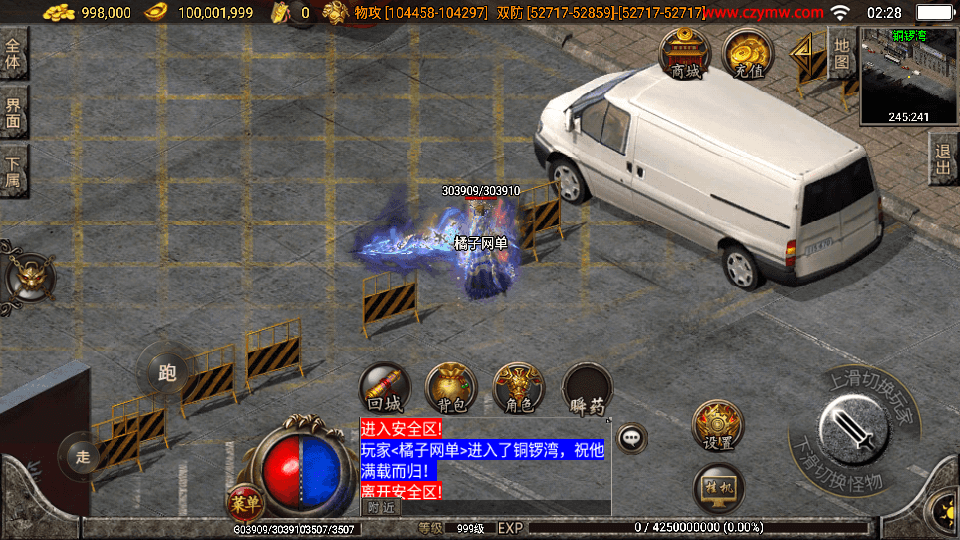Select the 全体 tab on the left edge
The height and width of the screenshot is (540, 960).
(x=14, y=55)
